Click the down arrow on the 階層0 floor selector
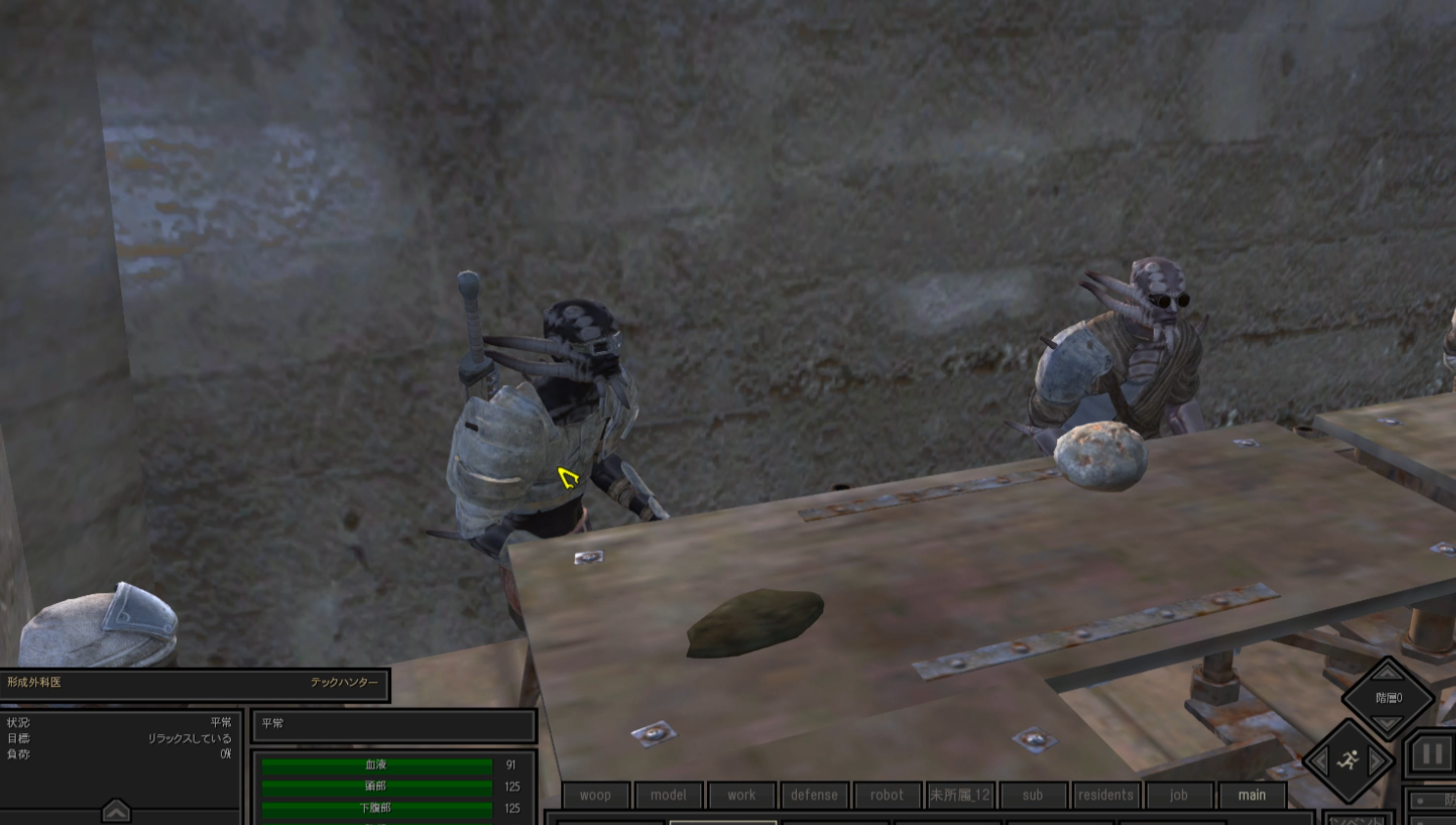 point(1386,723)
